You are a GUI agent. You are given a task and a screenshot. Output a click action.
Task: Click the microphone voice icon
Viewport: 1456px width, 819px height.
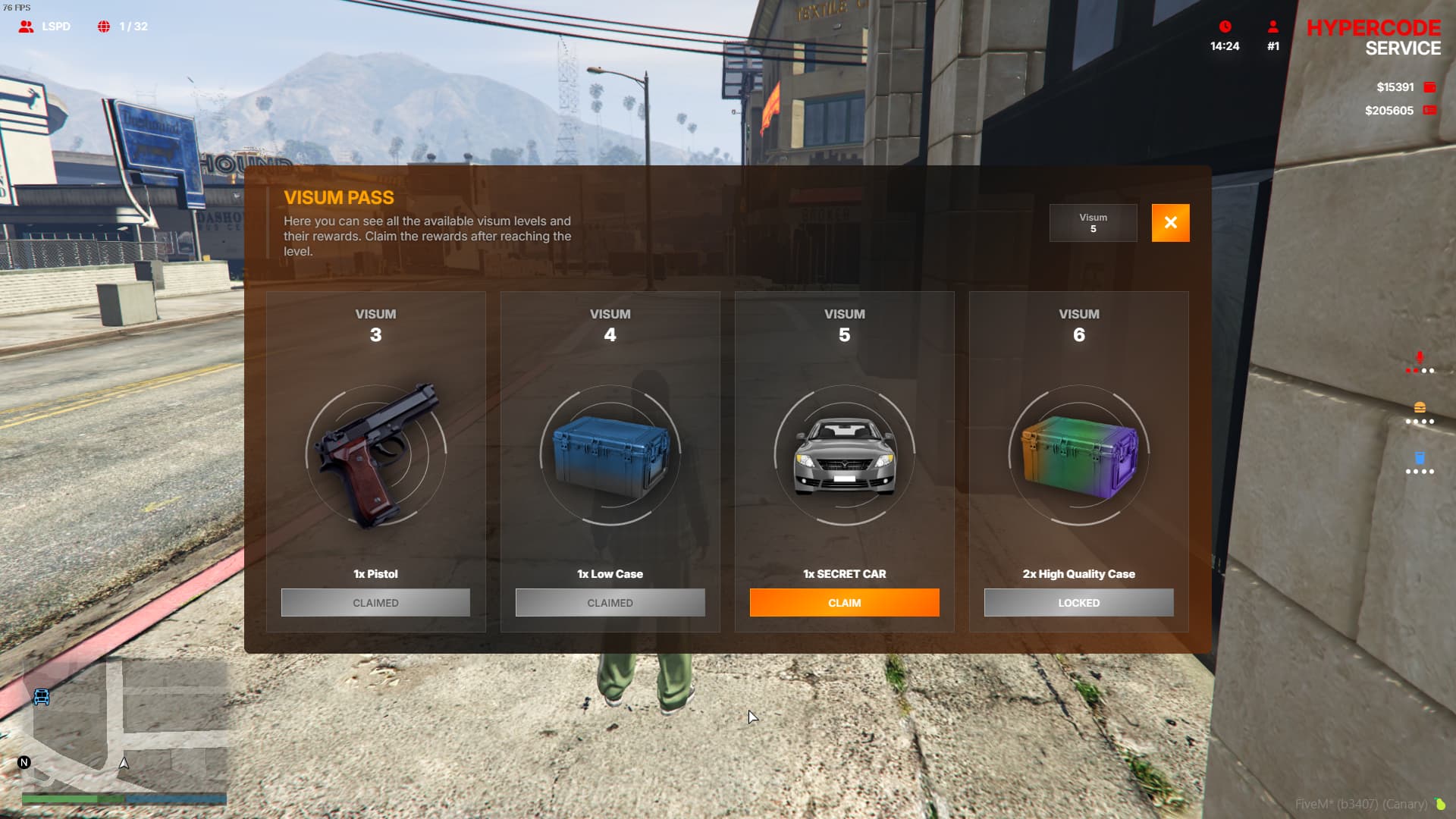(1420, 358)
